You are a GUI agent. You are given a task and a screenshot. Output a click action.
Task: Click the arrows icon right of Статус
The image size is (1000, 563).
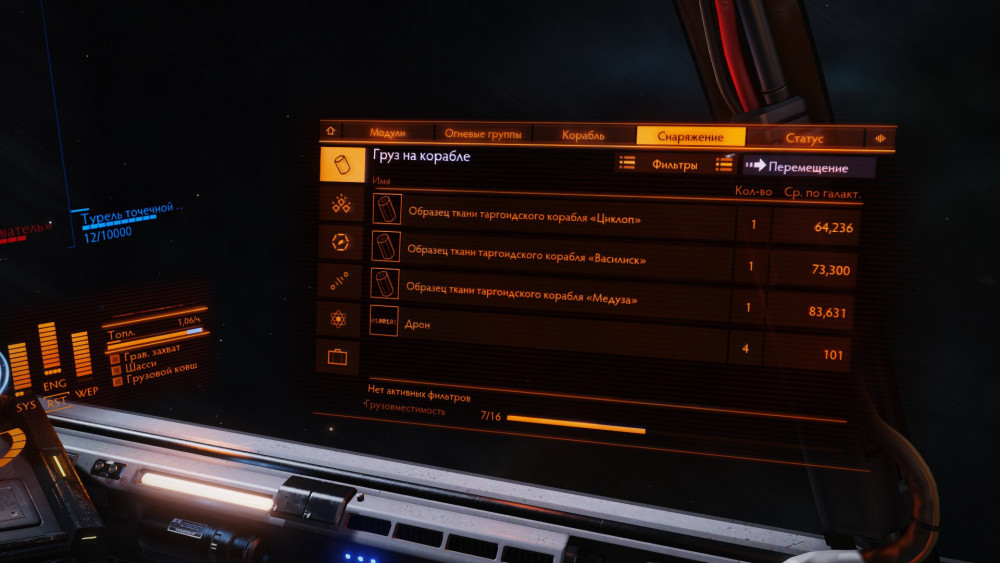tap(881, 139)
